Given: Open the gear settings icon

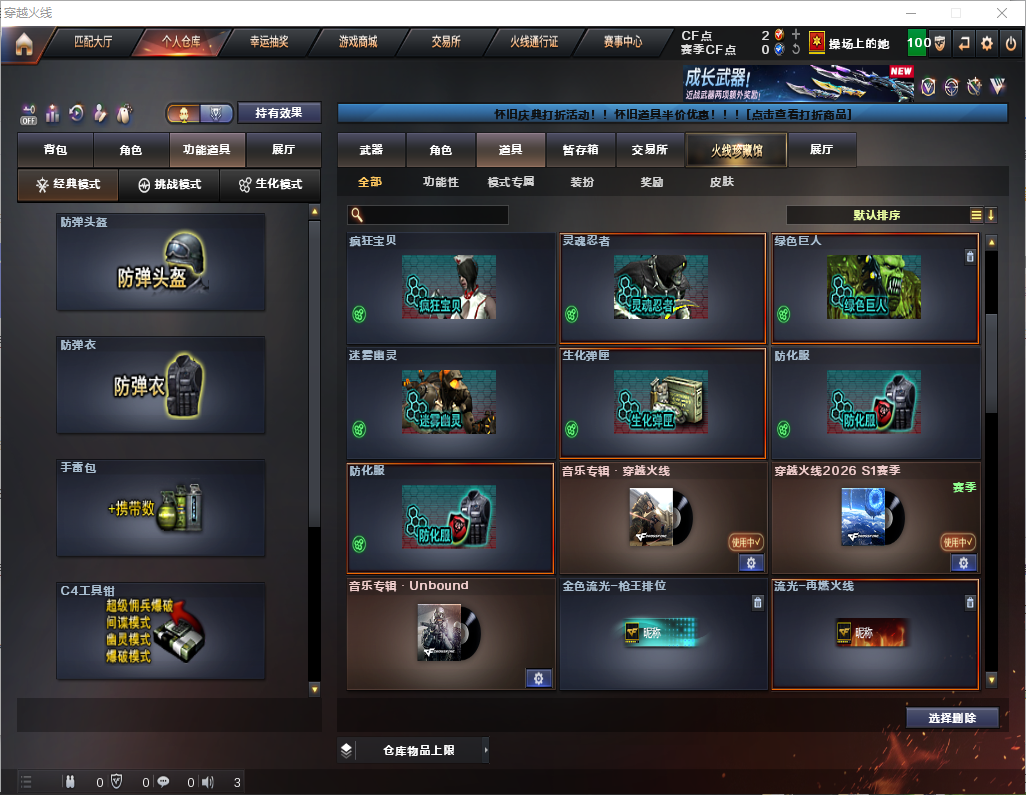Looking at the screenshot, I should point(987,43).
